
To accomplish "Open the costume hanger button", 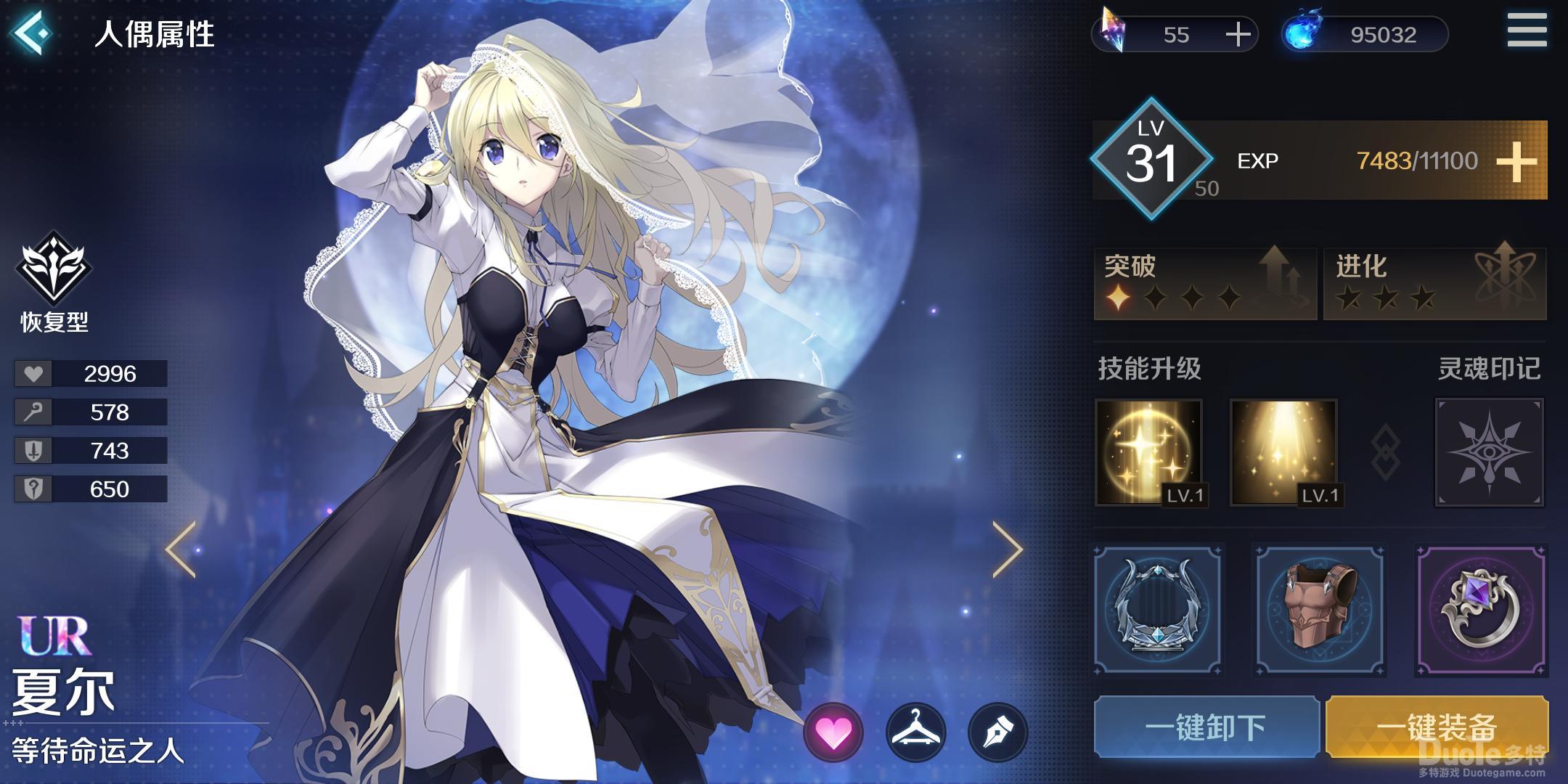I will pos(916,733).
